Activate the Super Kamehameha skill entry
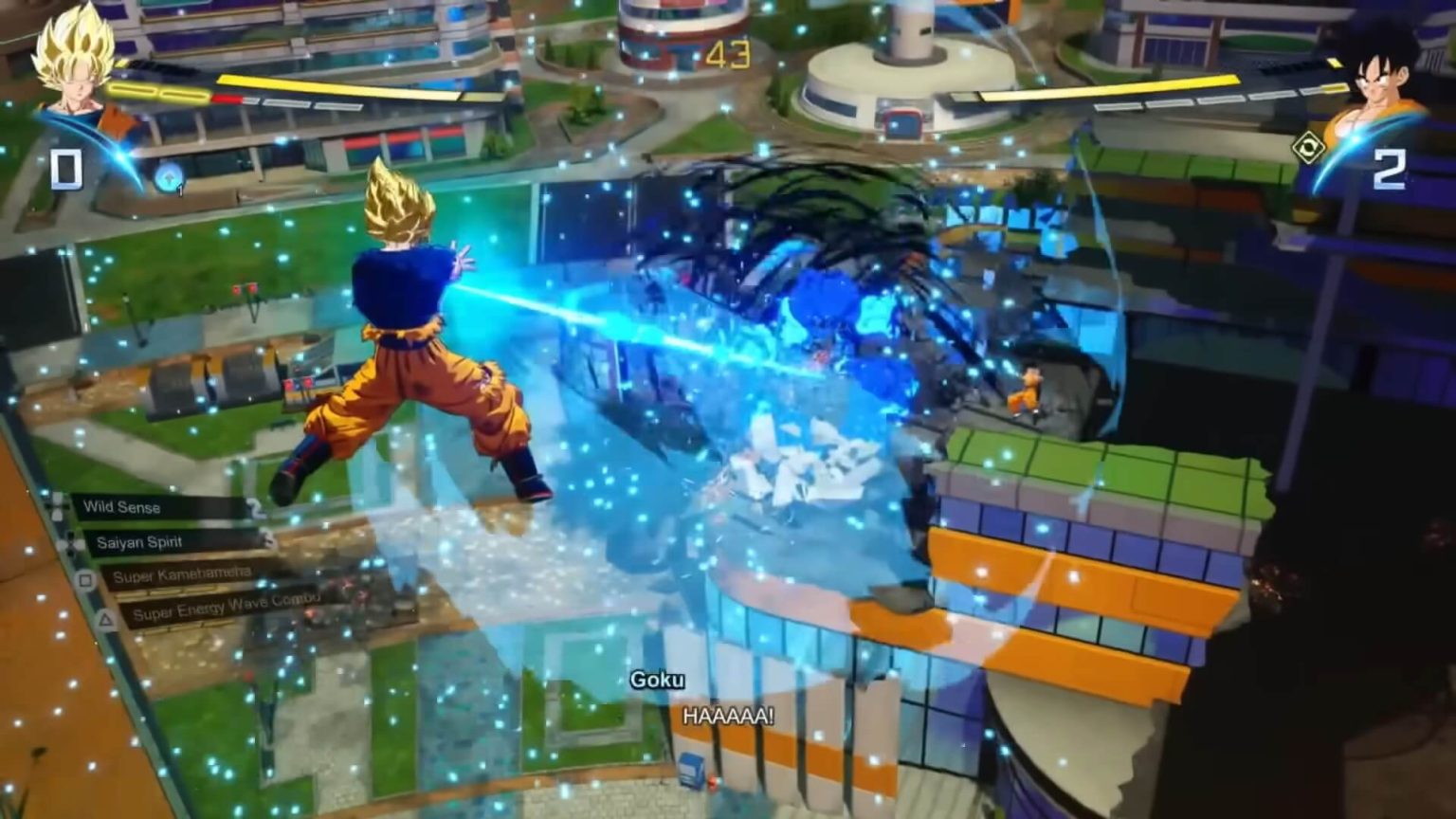Image resolution: width=1456 pixels, height=819 pixels. click(185, 576)
